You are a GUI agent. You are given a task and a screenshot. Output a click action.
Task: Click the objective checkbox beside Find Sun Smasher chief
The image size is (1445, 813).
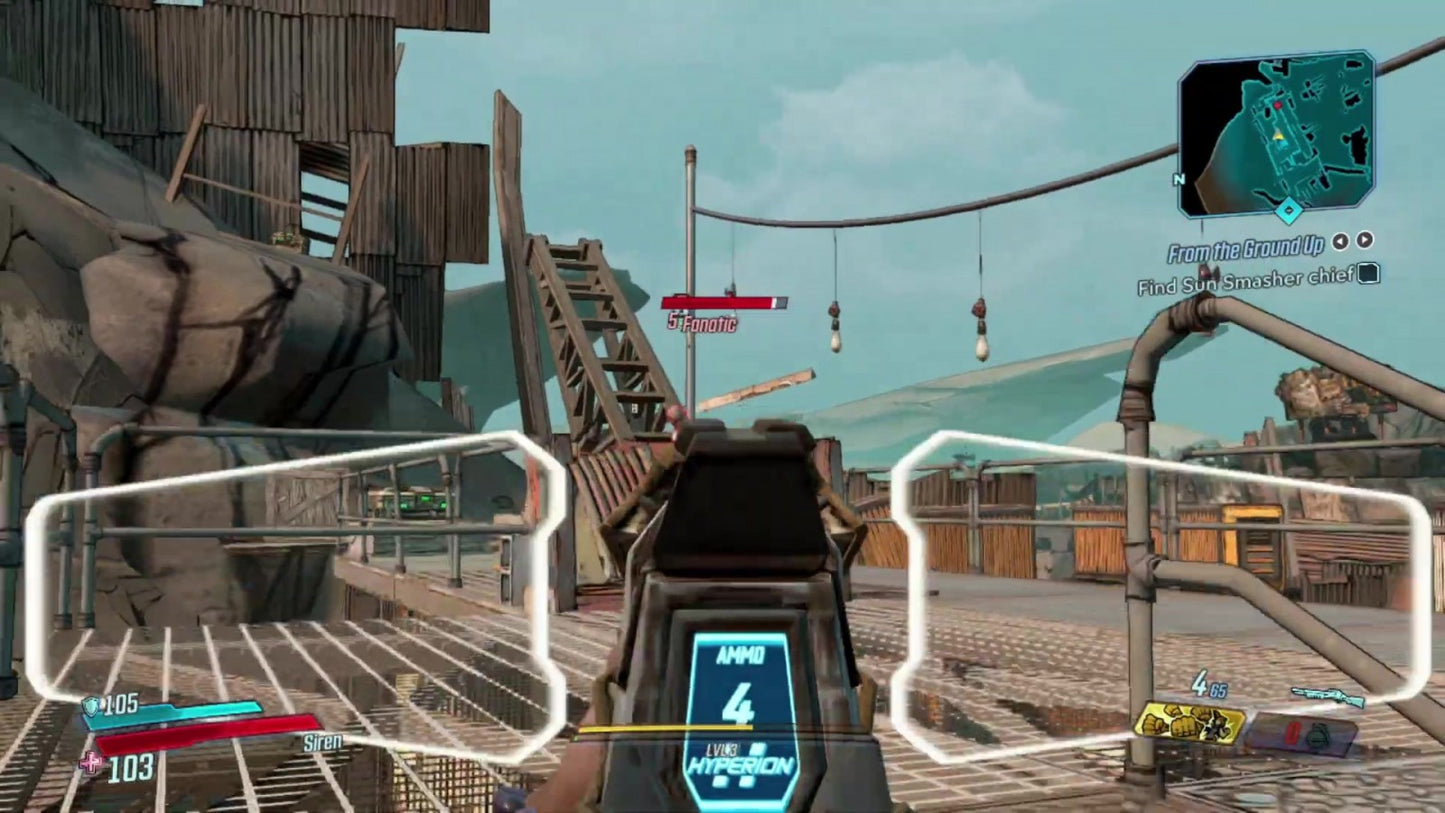(1368, 275)
